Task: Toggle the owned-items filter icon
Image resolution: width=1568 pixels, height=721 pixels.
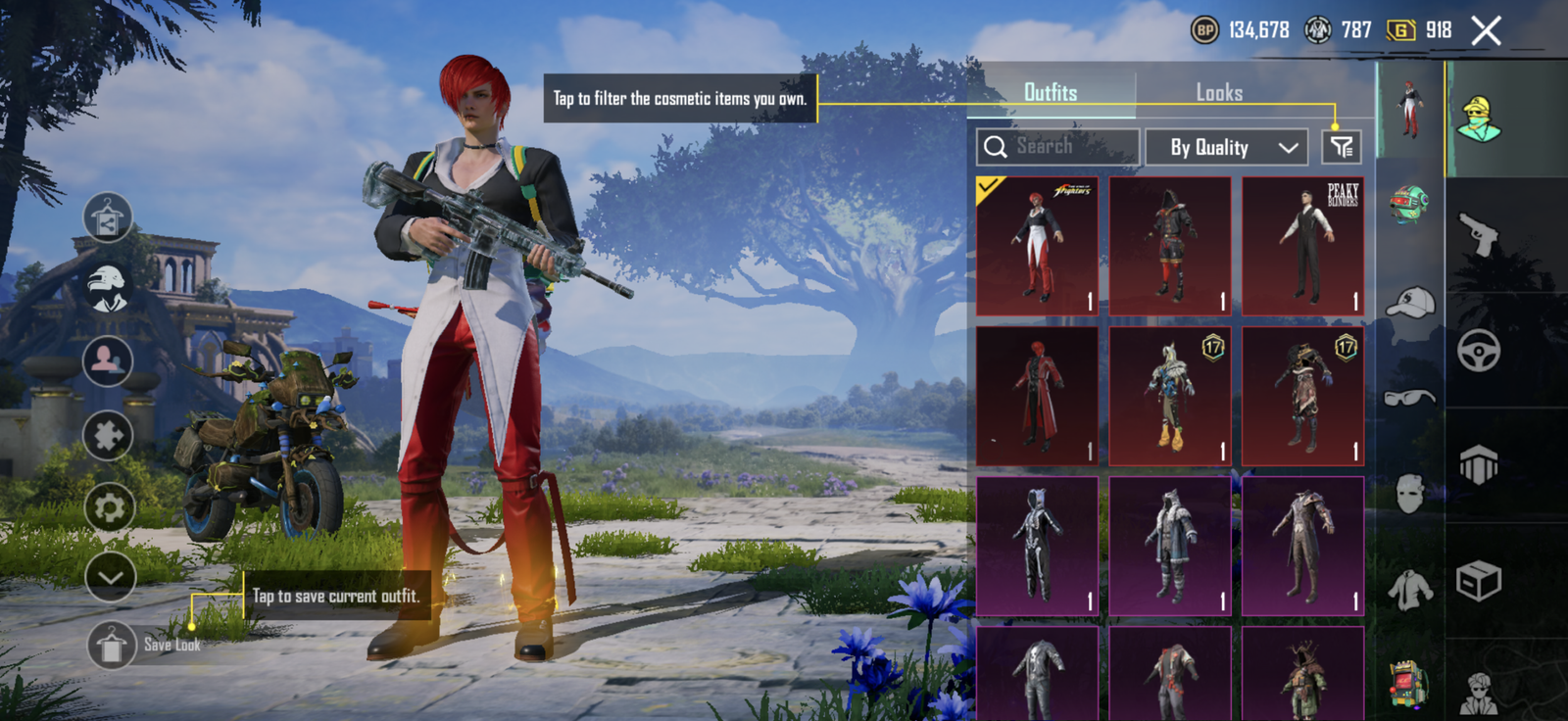Action: [1341, 148]
